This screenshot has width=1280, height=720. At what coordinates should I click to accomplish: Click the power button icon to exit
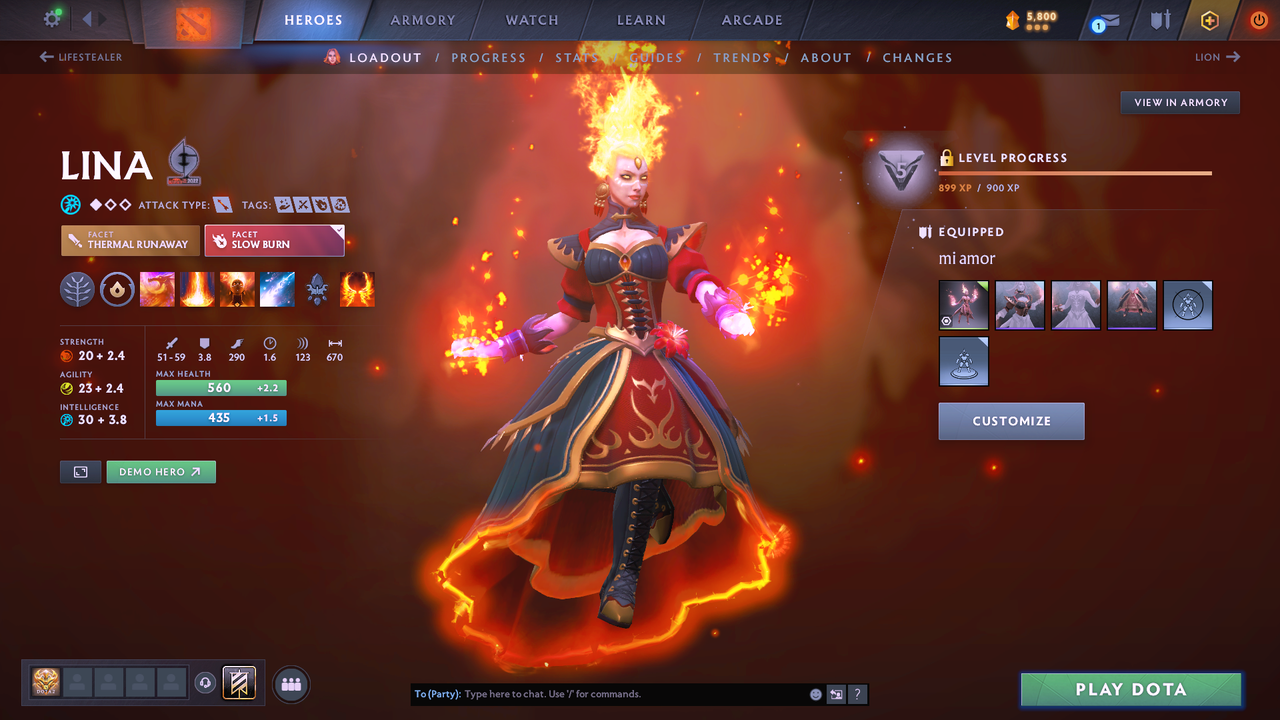(1258, 20)
